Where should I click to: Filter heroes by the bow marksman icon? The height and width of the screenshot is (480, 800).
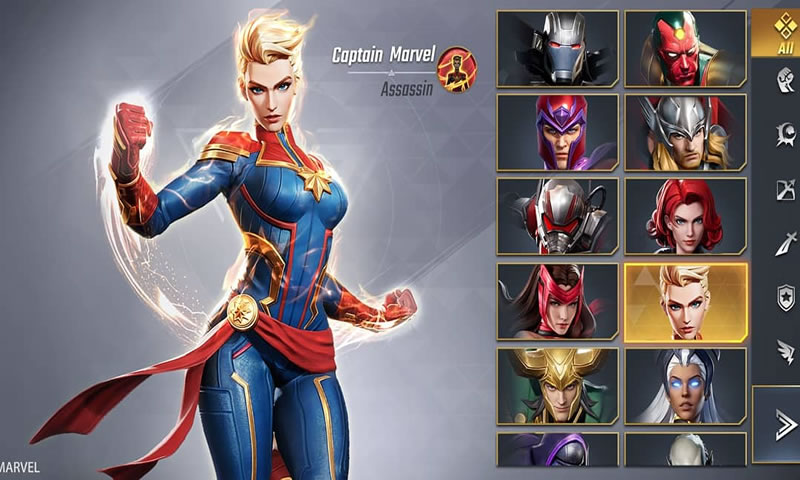point(786,190)
